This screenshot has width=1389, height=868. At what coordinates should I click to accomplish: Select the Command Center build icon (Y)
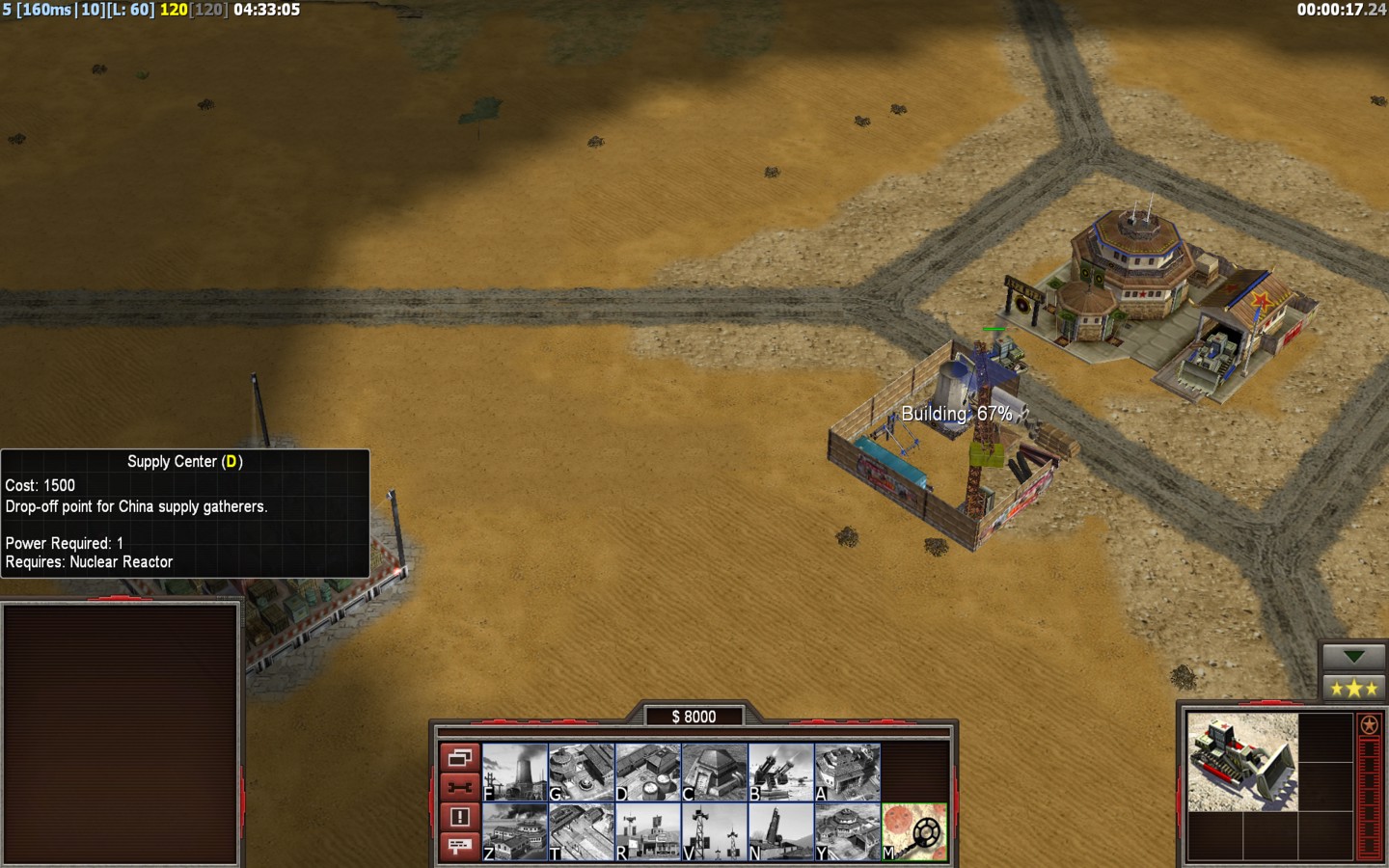pyautogui.click(x=848, y=831)
